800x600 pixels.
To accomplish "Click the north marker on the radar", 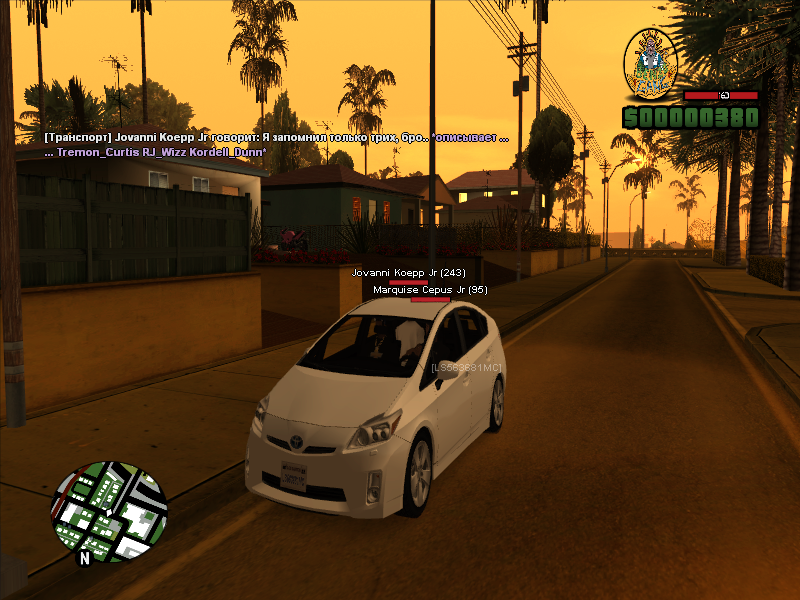I will (x=85, y=559).
